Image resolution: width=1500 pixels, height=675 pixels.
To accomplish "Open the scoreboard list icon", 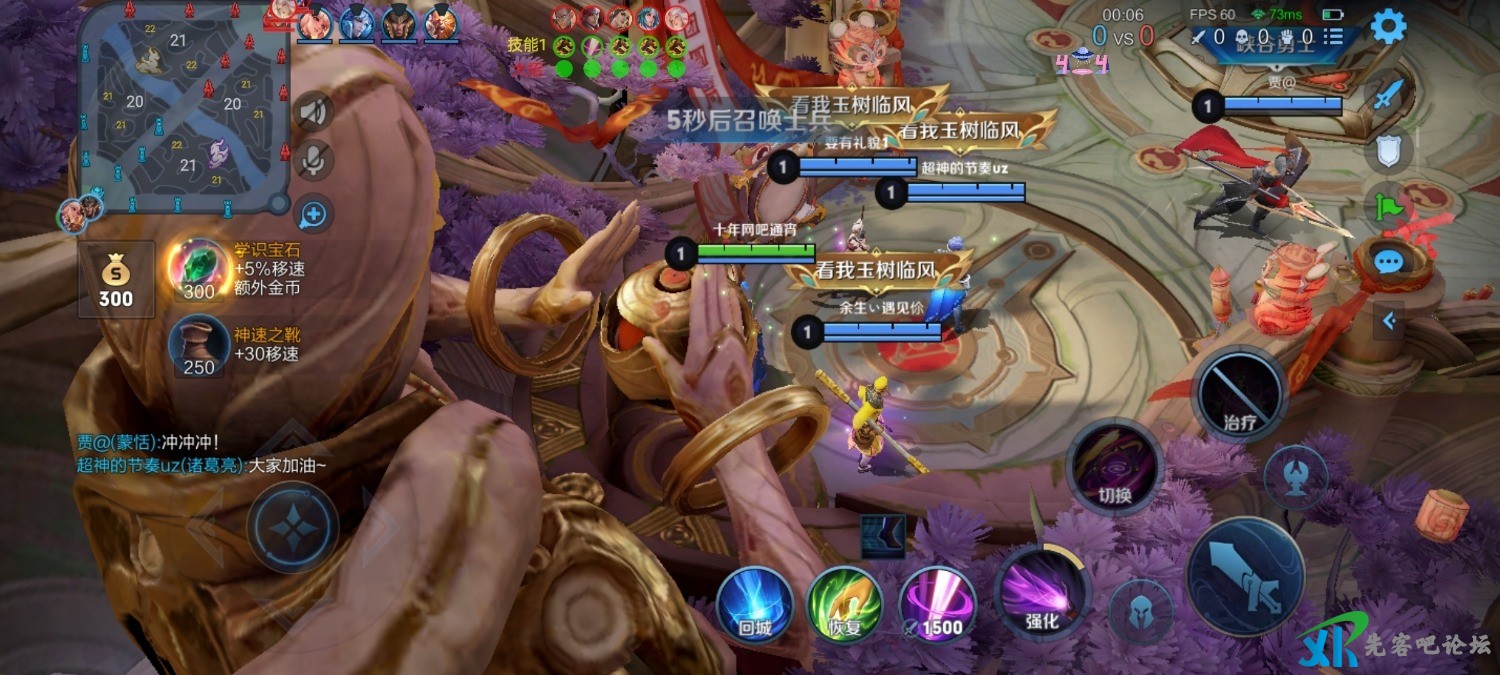I will [x=1334, y=37].
